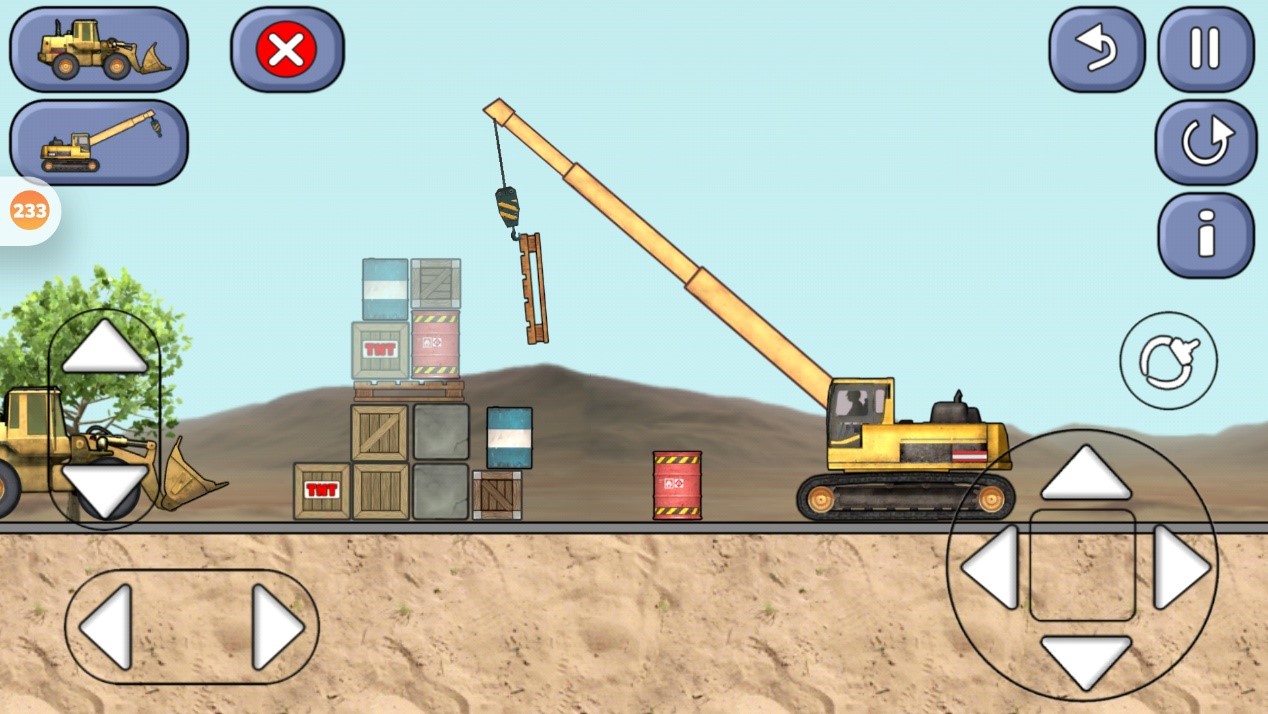Raise crane boom with D-pad up arrow
This screenshot has height=714, width=1268.
coord(1085,474)
